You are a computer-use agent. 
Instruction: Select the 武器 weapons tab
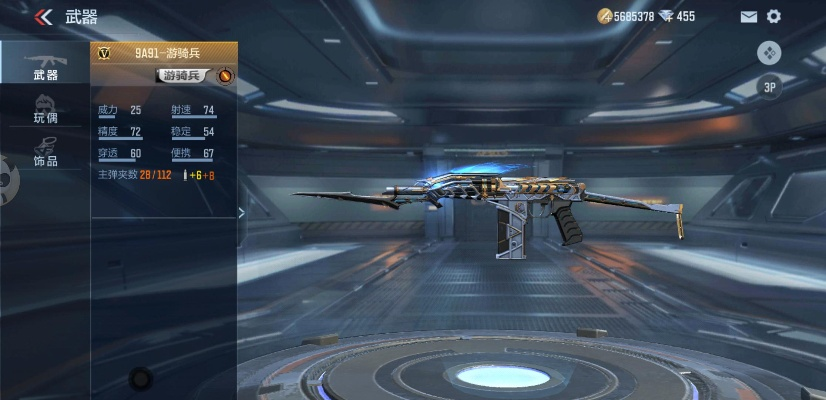point(44,64)
